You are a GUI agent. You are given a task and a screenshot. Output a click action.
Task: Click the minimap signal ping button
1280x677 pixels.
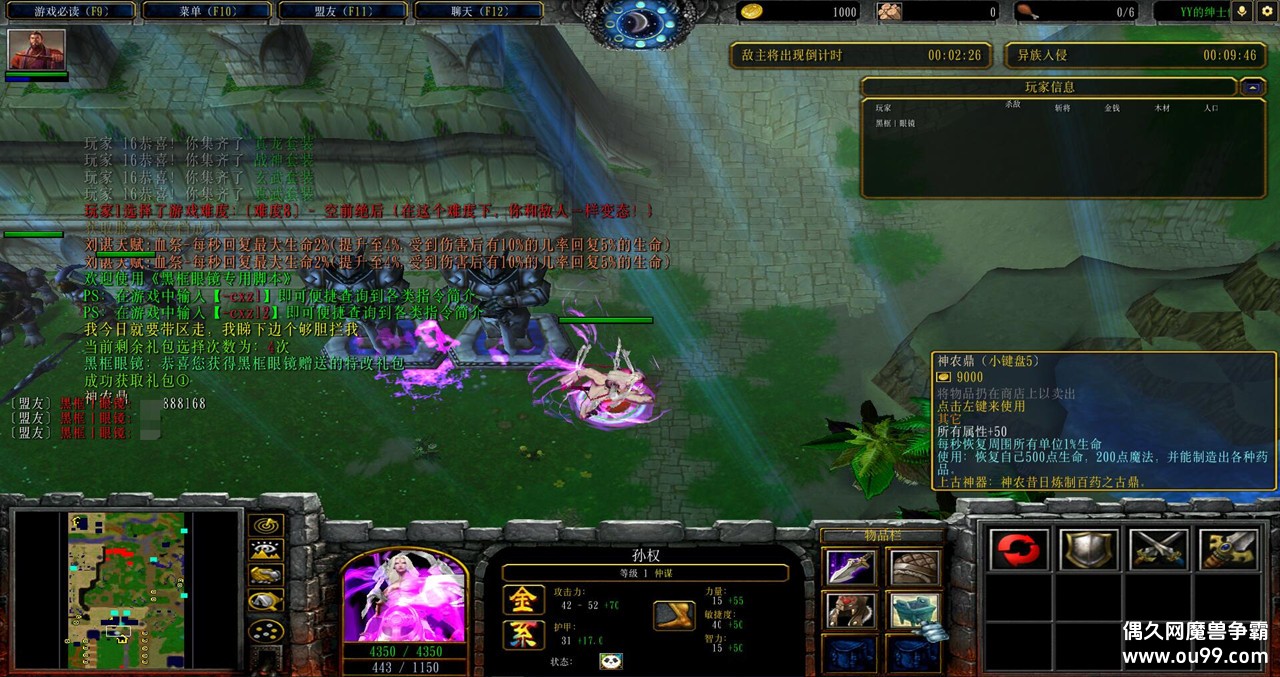[265, 524]
